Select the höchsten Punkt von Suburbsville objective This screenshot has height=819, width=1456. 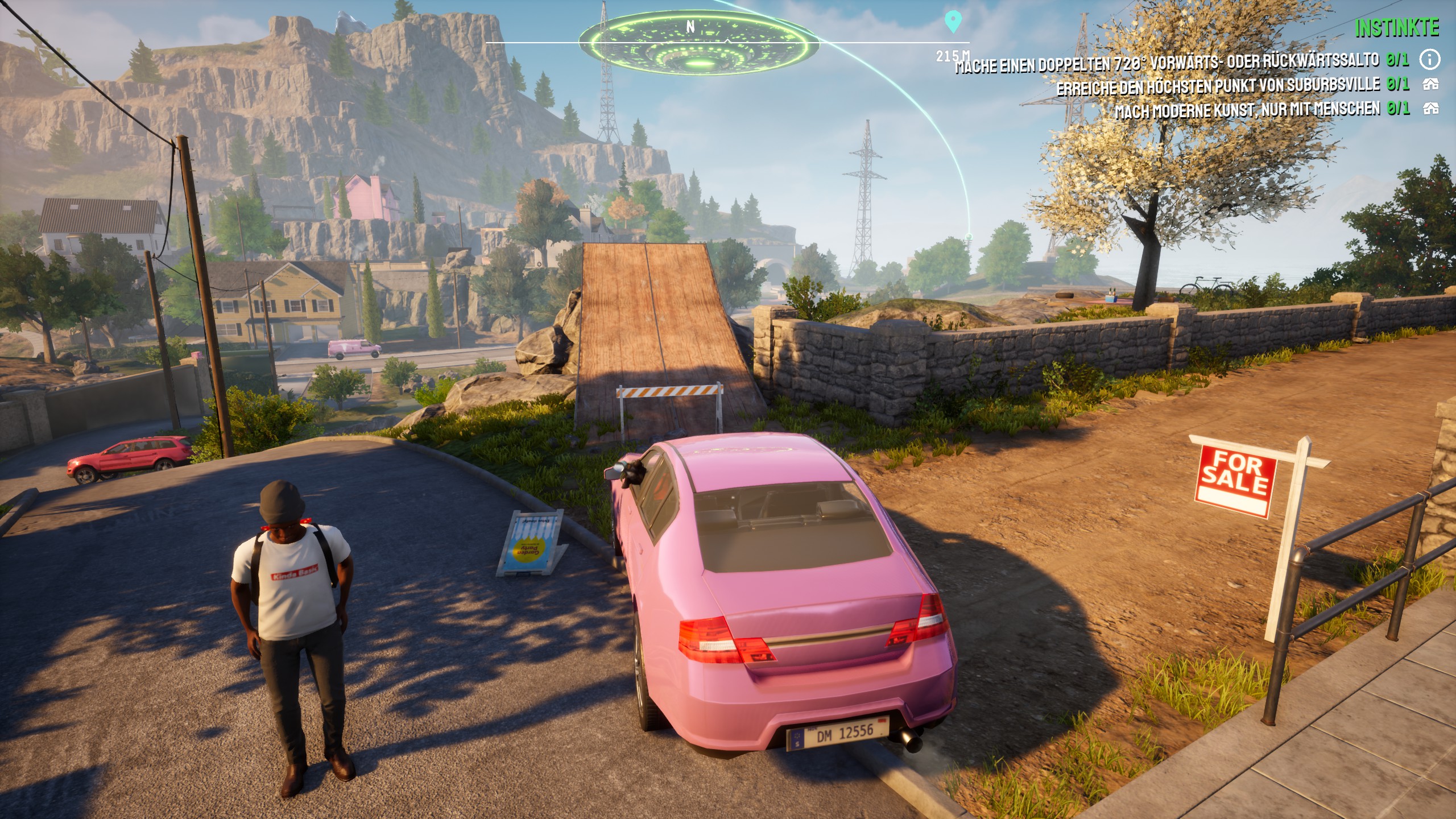[1218, 86]
